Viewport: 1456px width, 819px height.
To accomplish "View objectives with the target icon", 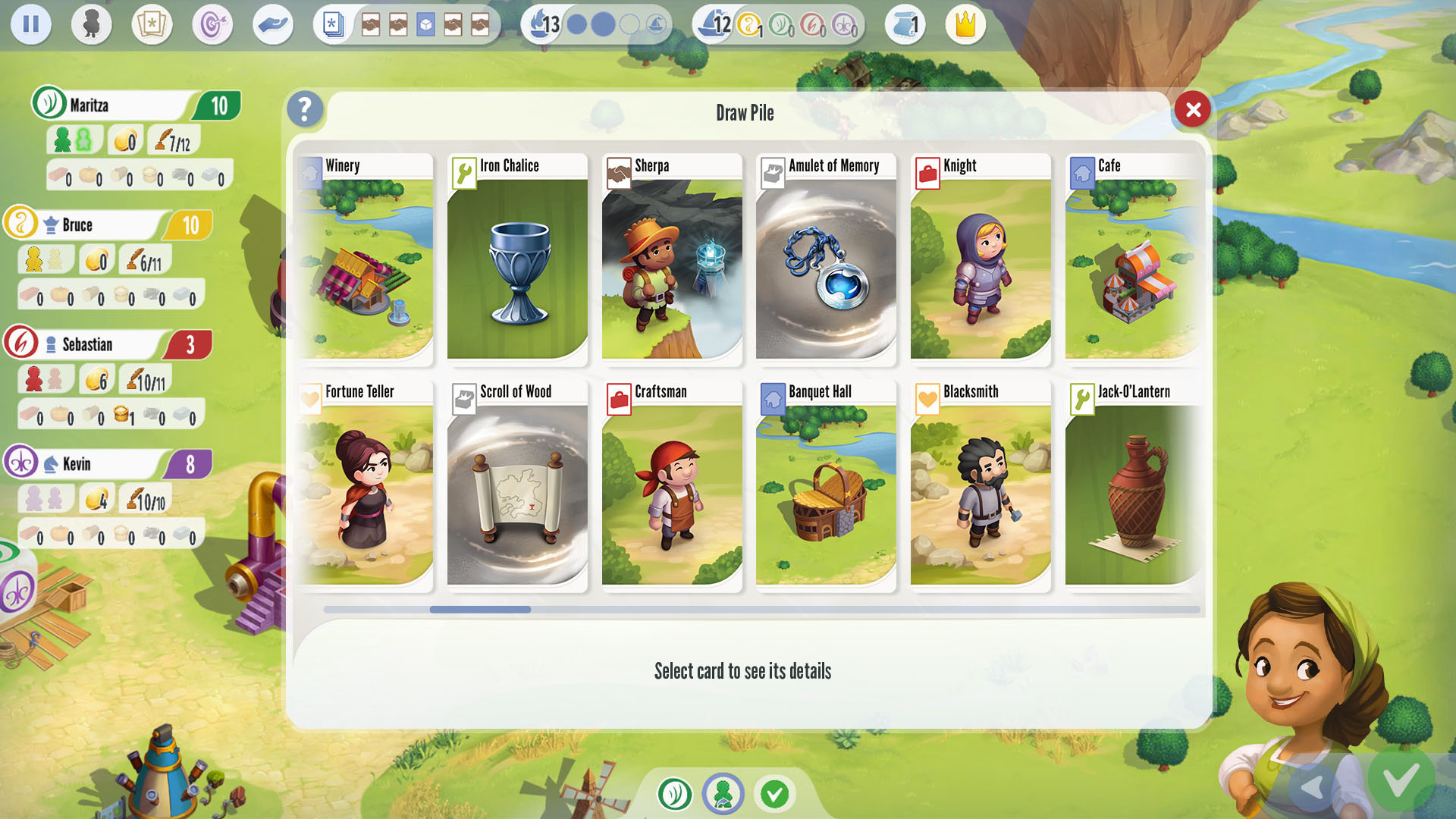I will tap(212, 24).
